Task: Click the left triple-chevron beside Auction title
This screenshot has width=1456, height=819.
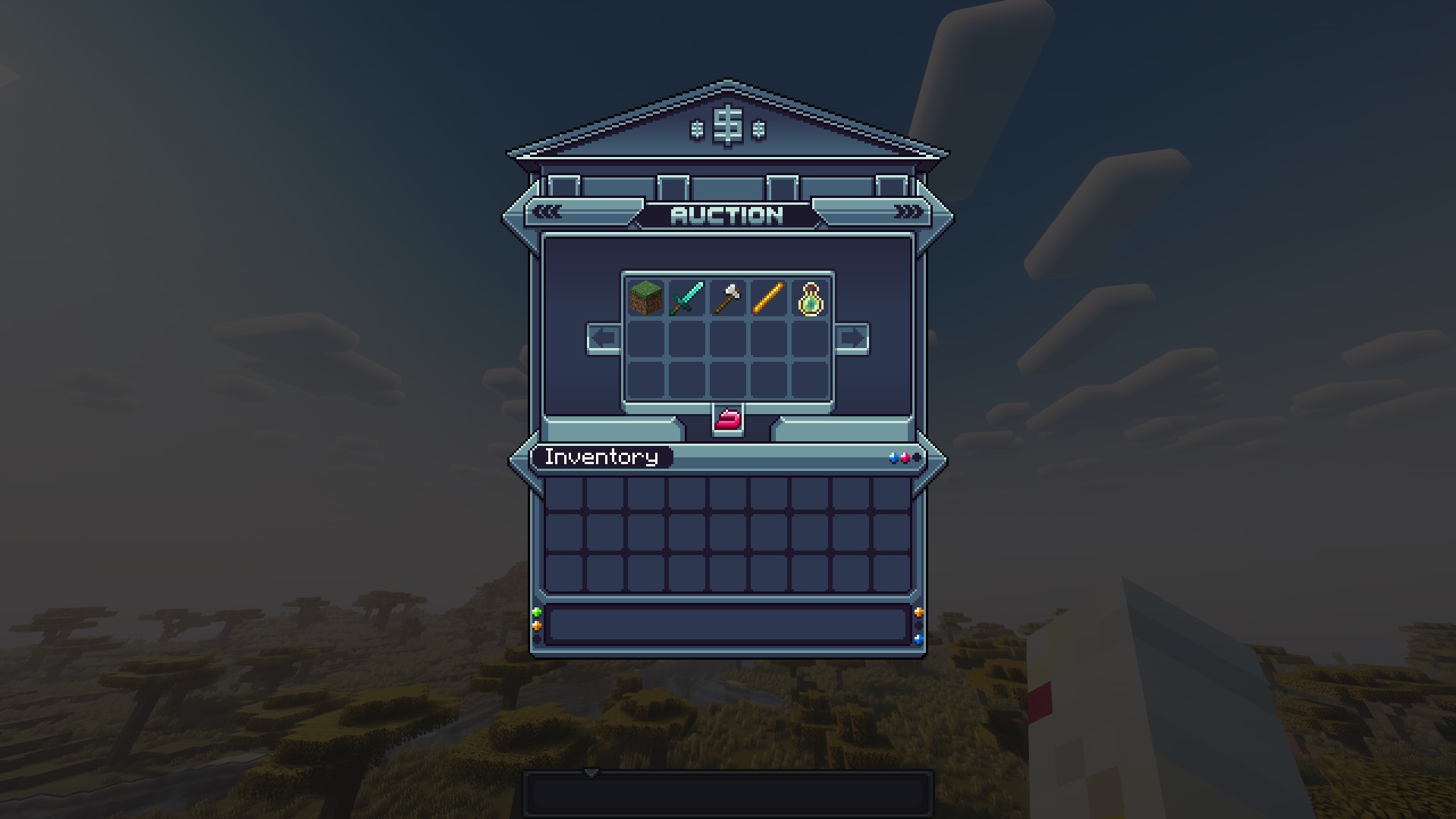Action: (x=548, y=212)
